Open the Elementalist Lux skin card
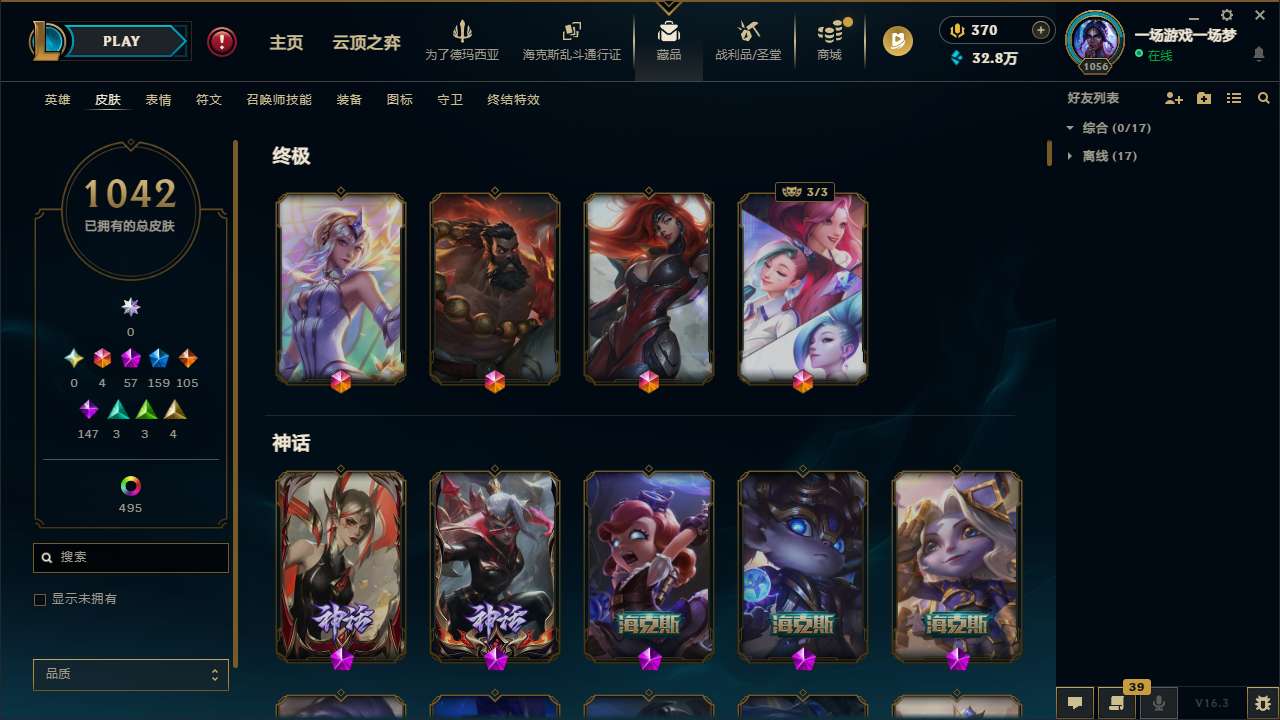The image size is (1280, 720). (x=341, y=288)
